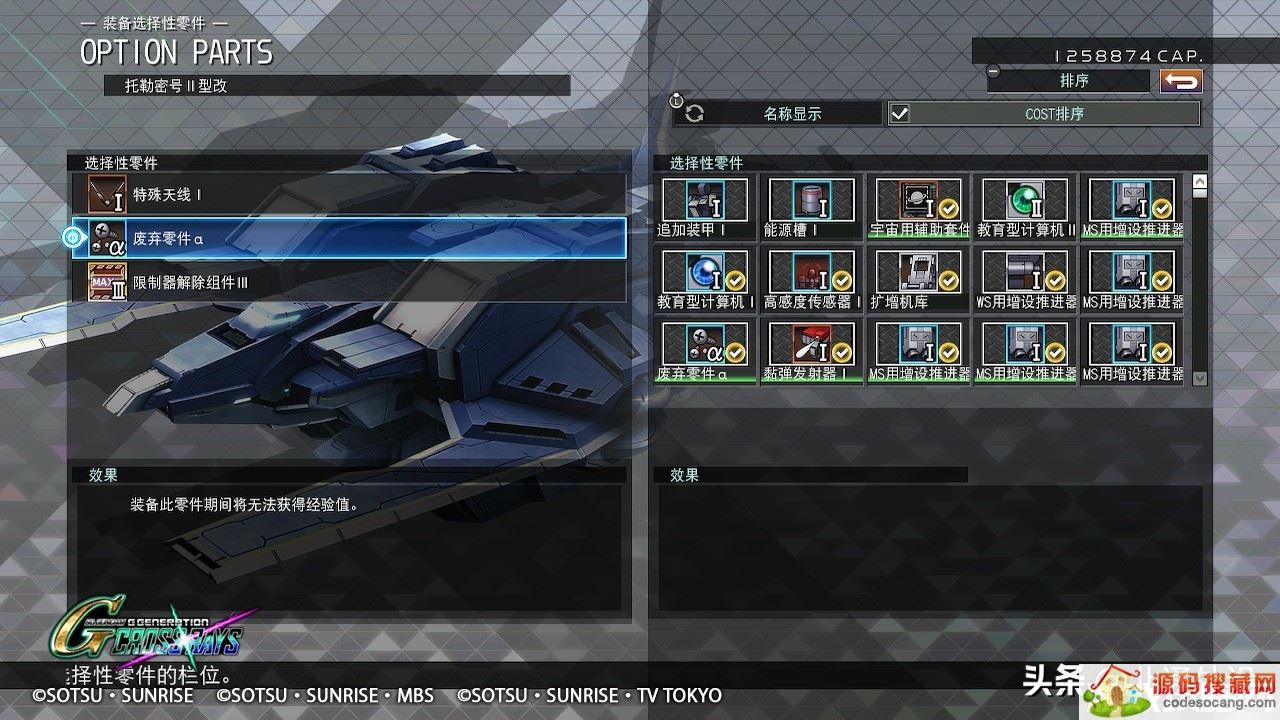Toggle the 名称显示 name display button
This screenshot has width=1280, height=720.
click(x=780, y=114)
